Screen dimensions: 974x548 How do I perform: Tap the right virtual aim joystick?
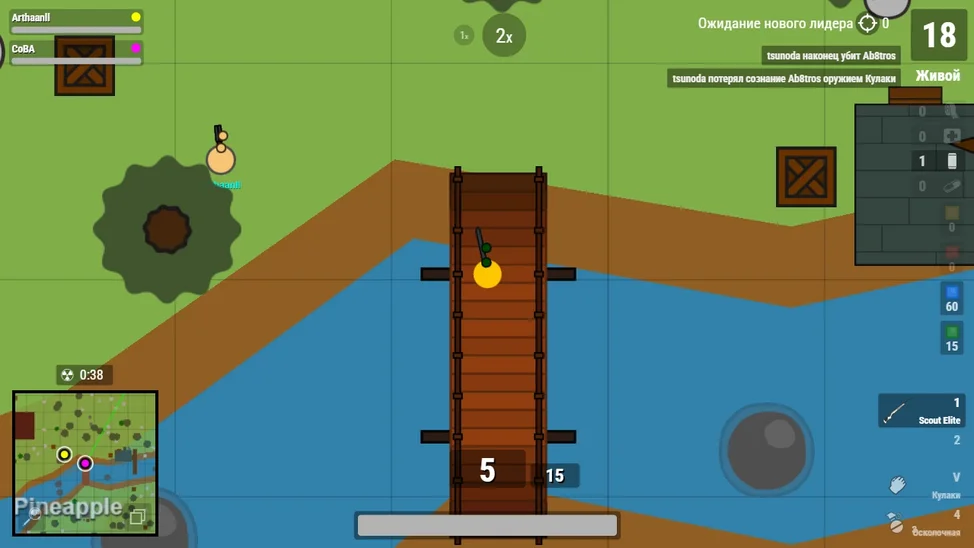coord(767,448)
